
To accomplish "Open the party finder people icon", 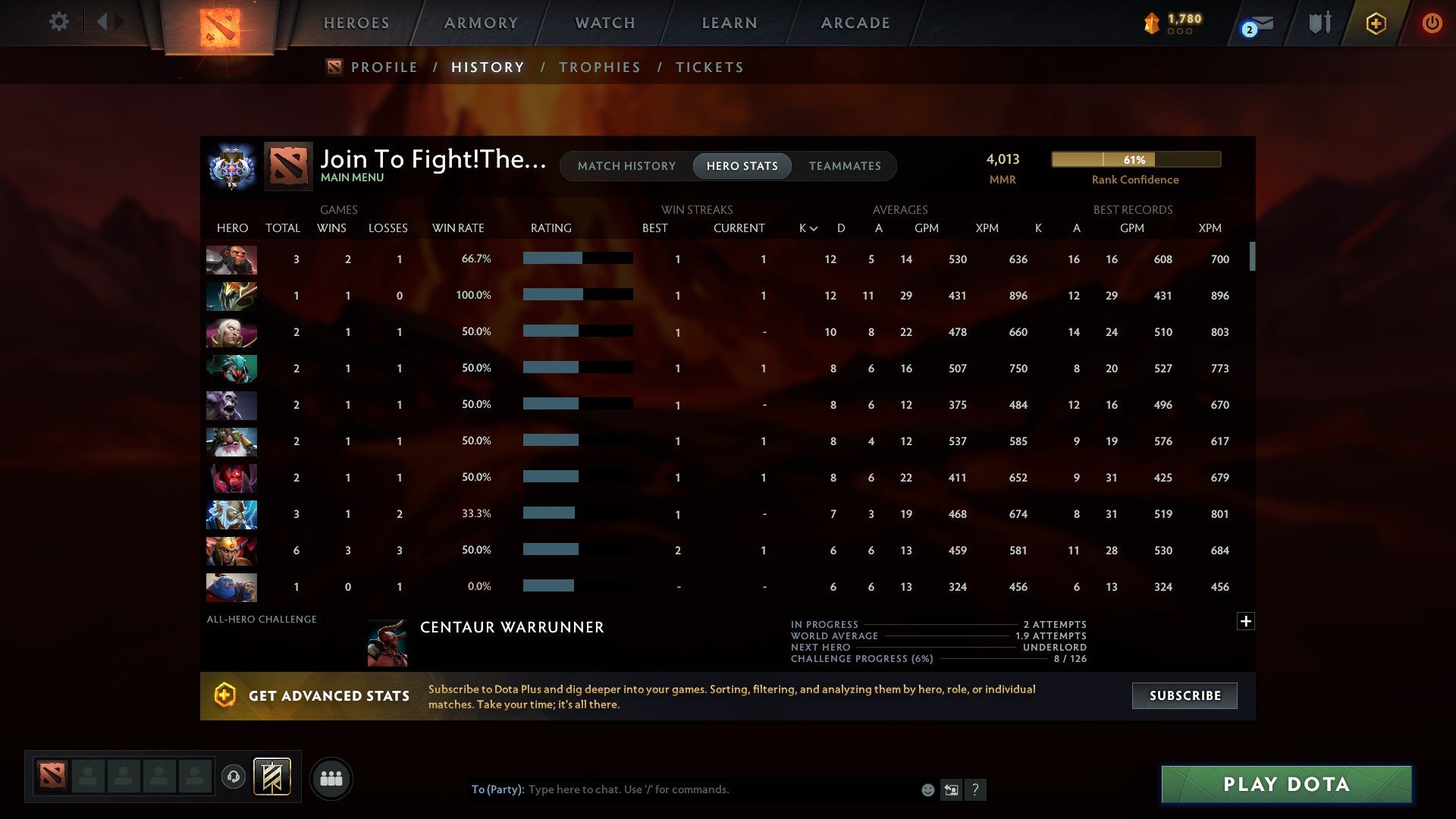I will (331, 778).
